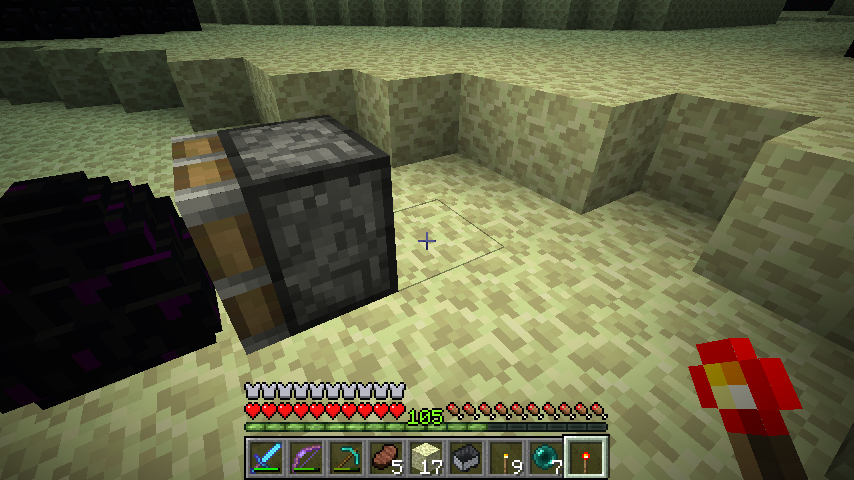Choose the enchanted bow in the hotbar

pos(304,457)
